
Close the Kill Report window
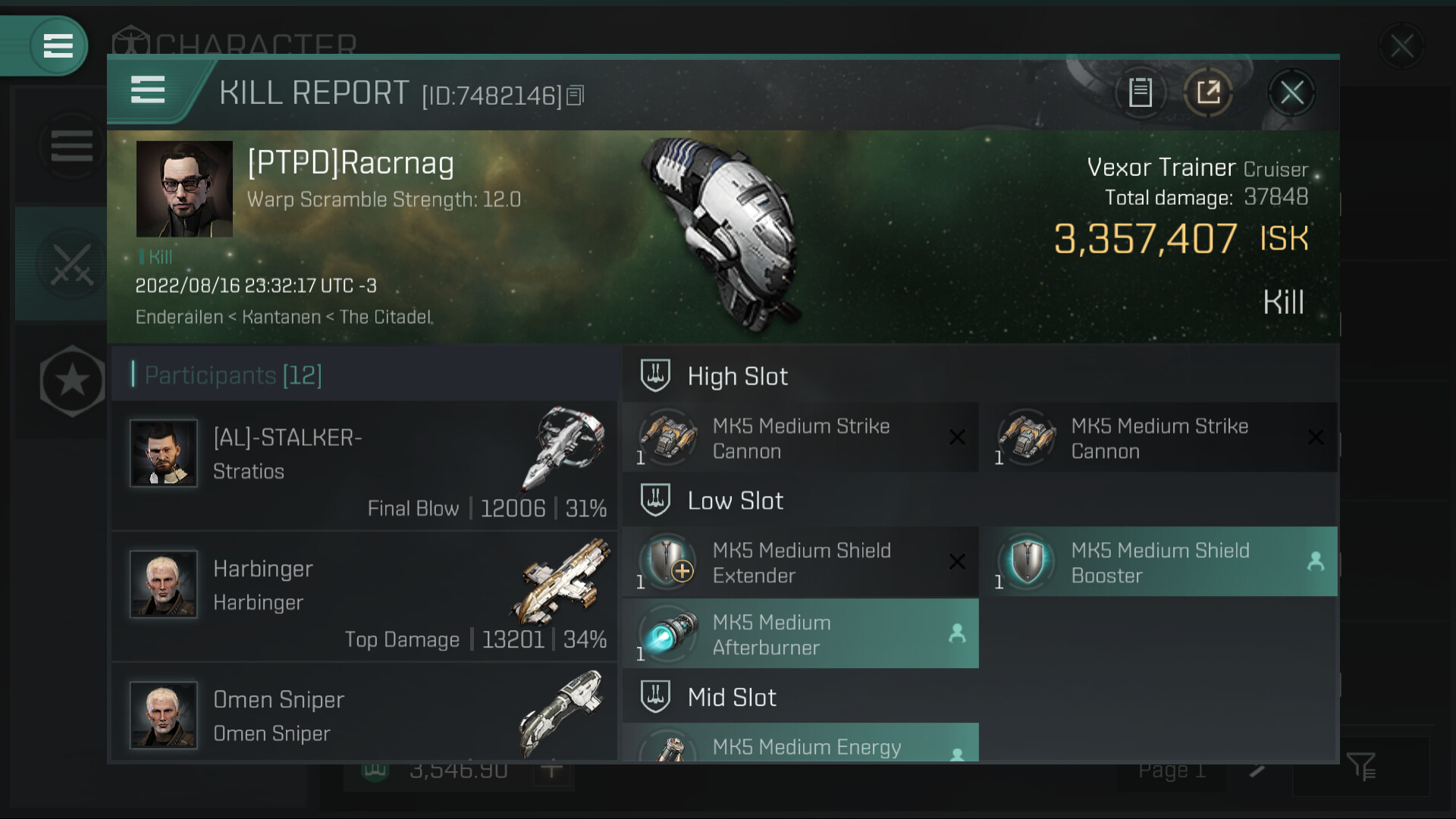[x=1291, y=93]
